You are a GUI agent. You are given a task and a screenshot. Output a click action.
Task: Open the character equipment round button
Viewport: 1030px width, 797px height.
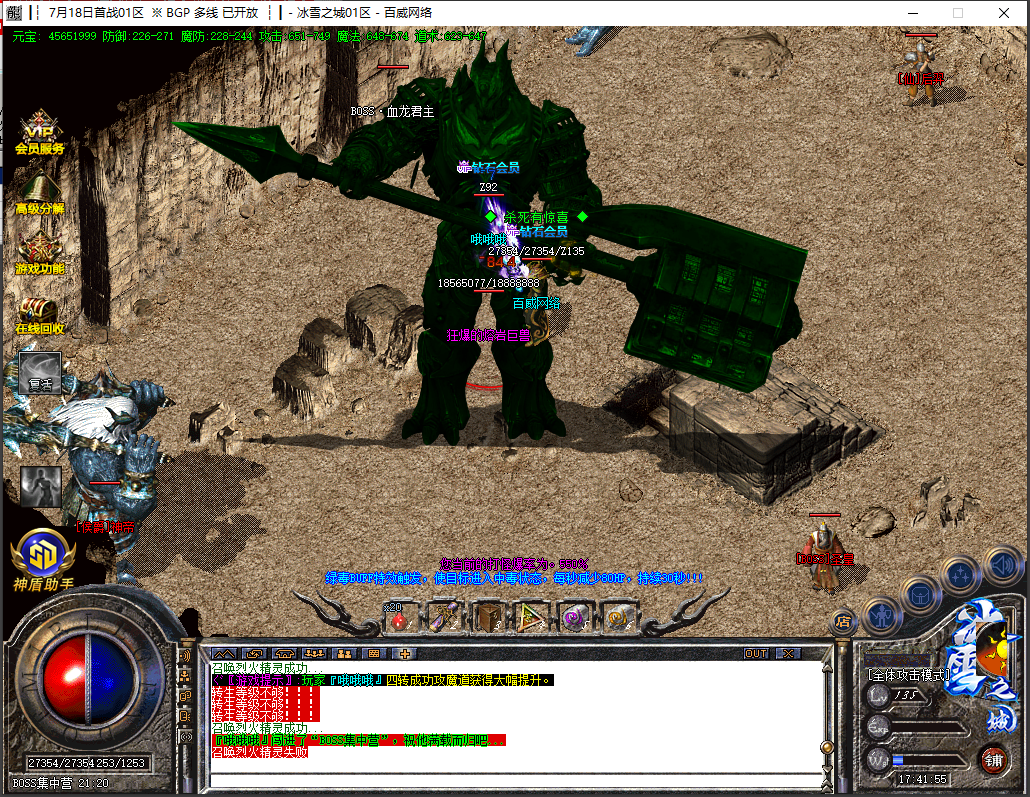tap(883, 613)
